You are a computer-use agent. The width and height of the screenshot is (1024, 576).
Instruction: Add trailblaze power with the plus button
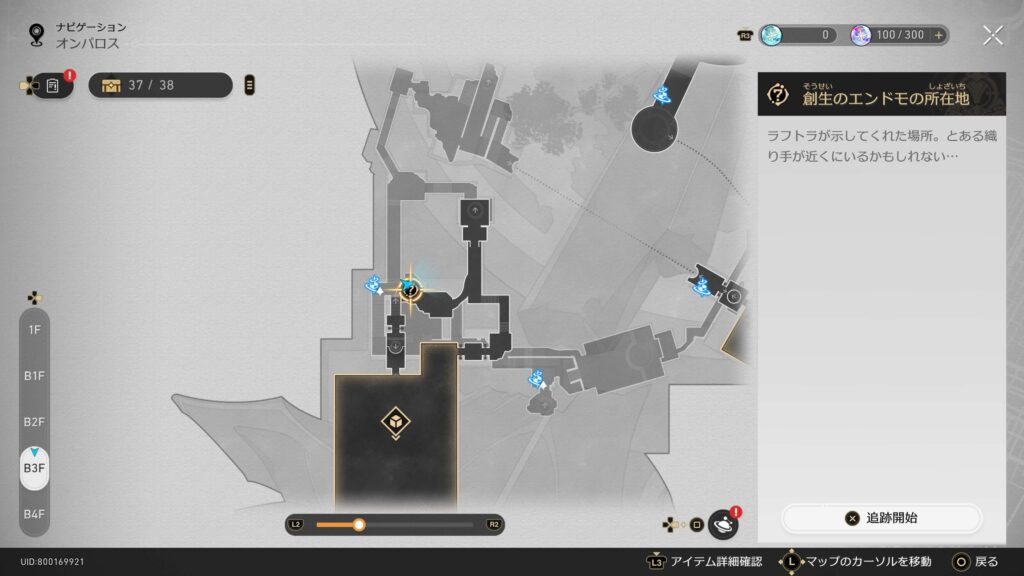coord(938,35)
